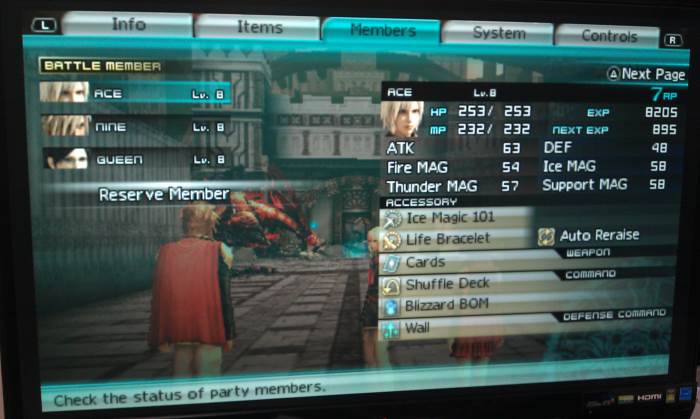Open the Items tab
This screenshot has height=419, width=700.
258,27
